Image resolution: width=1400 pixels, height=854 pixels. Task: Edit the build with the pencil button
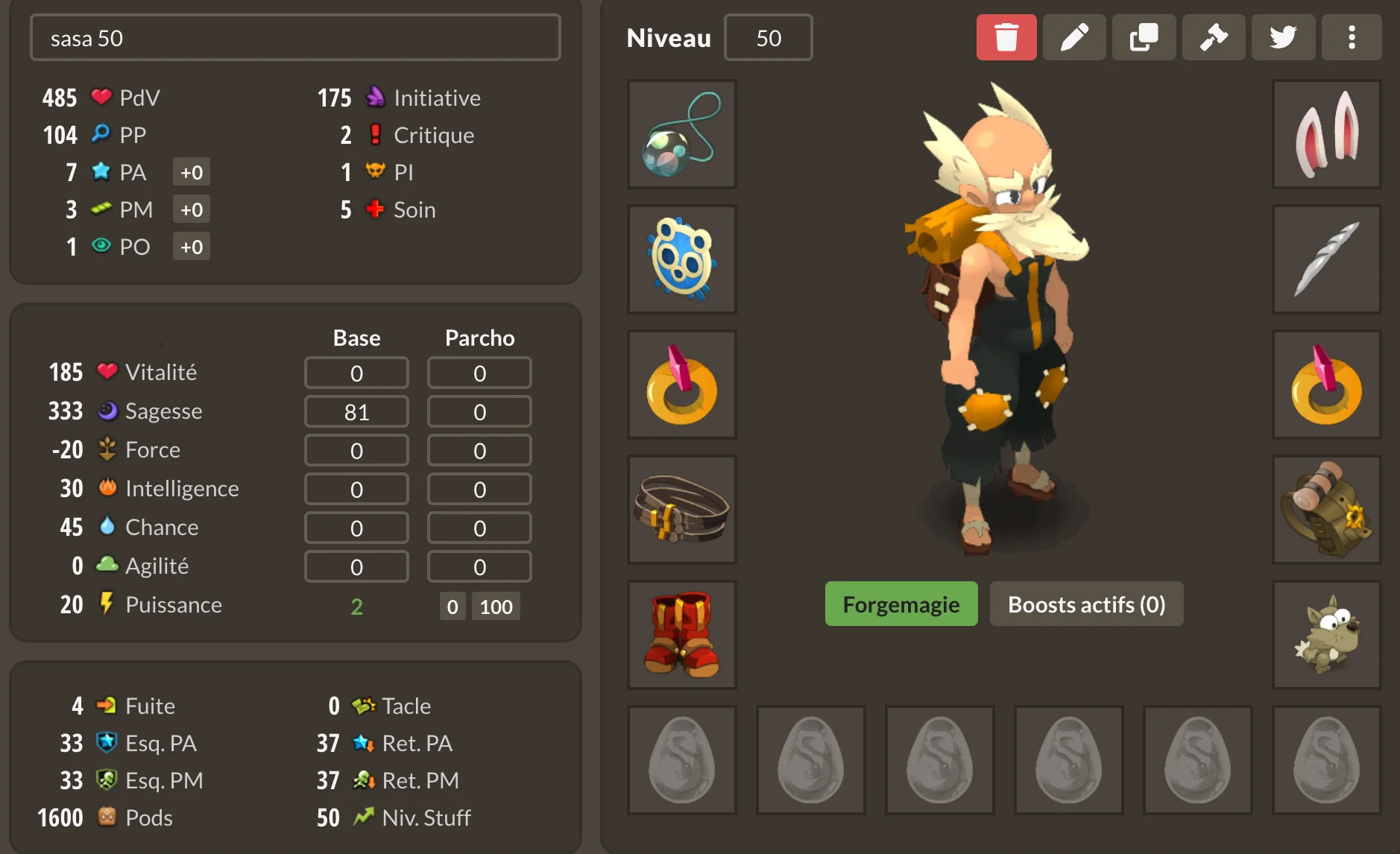point(1074,37)
